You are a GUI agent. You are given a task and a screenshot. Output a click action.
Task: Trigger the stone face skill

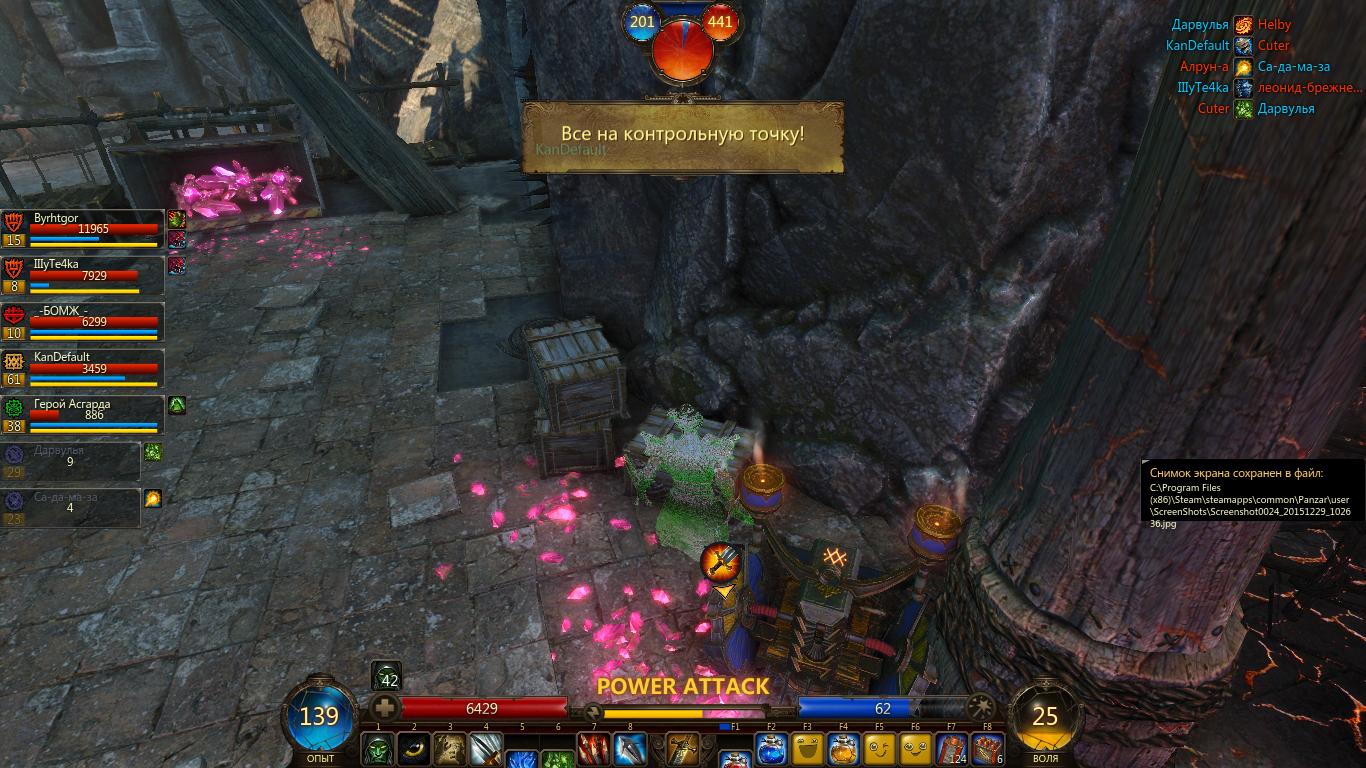[450, 748]
